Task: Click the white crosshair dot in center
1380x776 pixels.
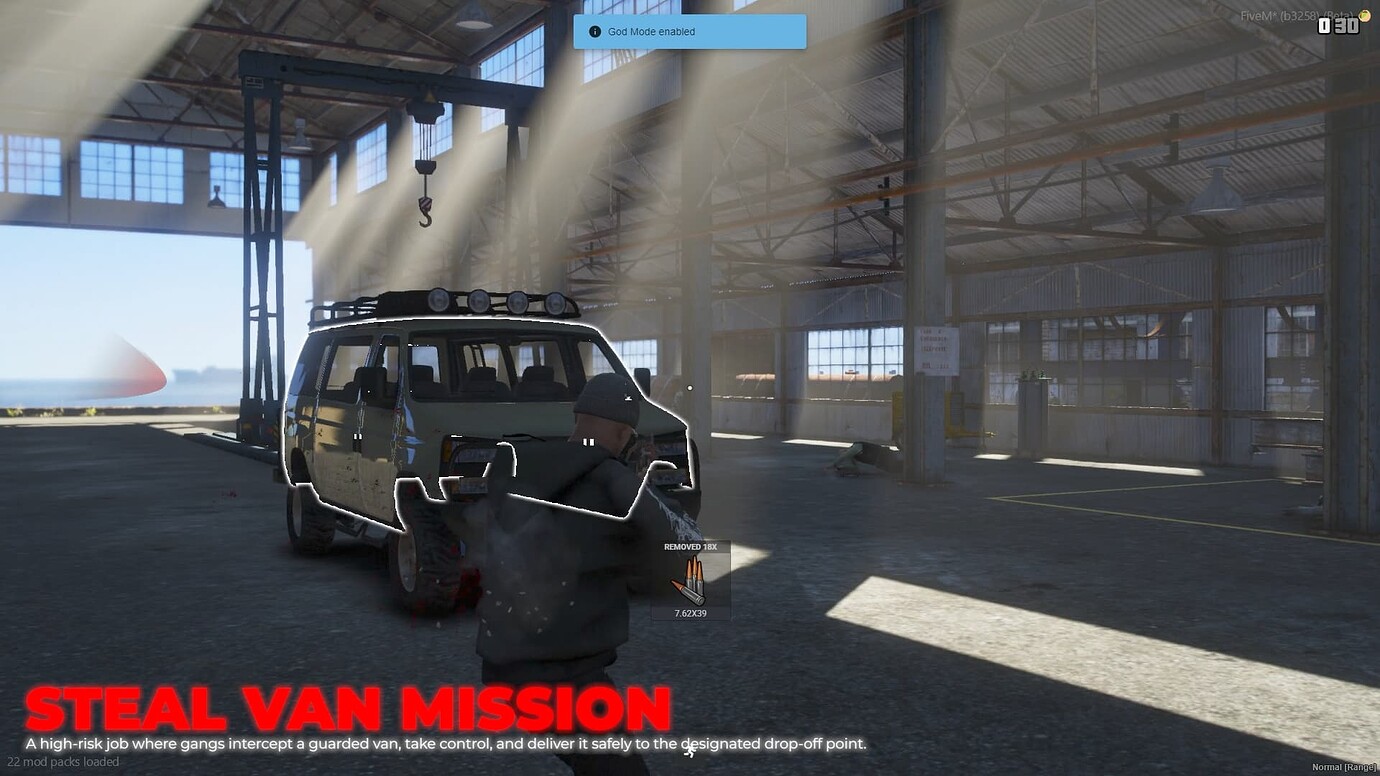Action: [688, 388]
